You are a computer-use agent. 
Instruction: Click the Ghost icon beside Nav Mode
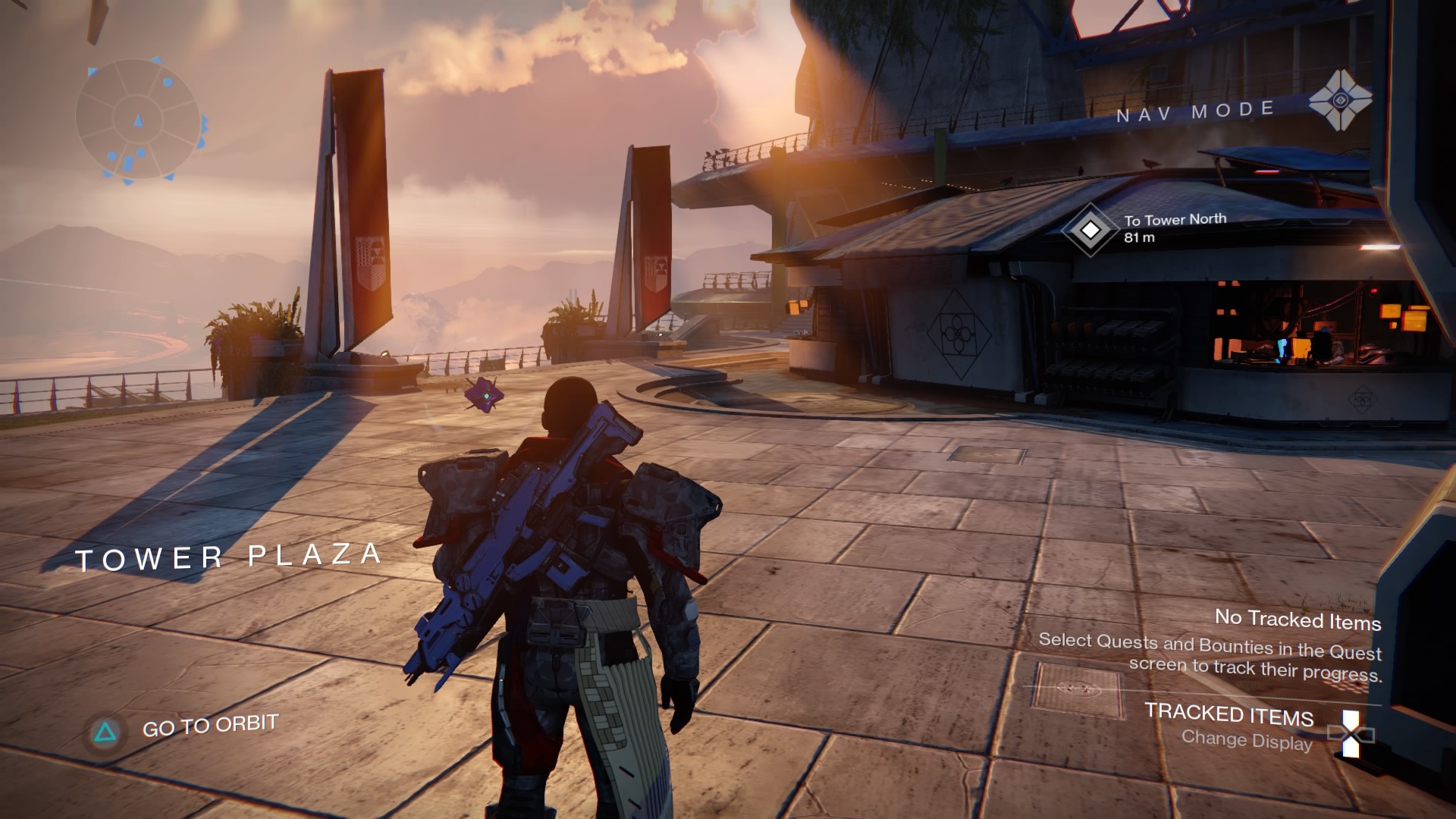pos(1340,100)
